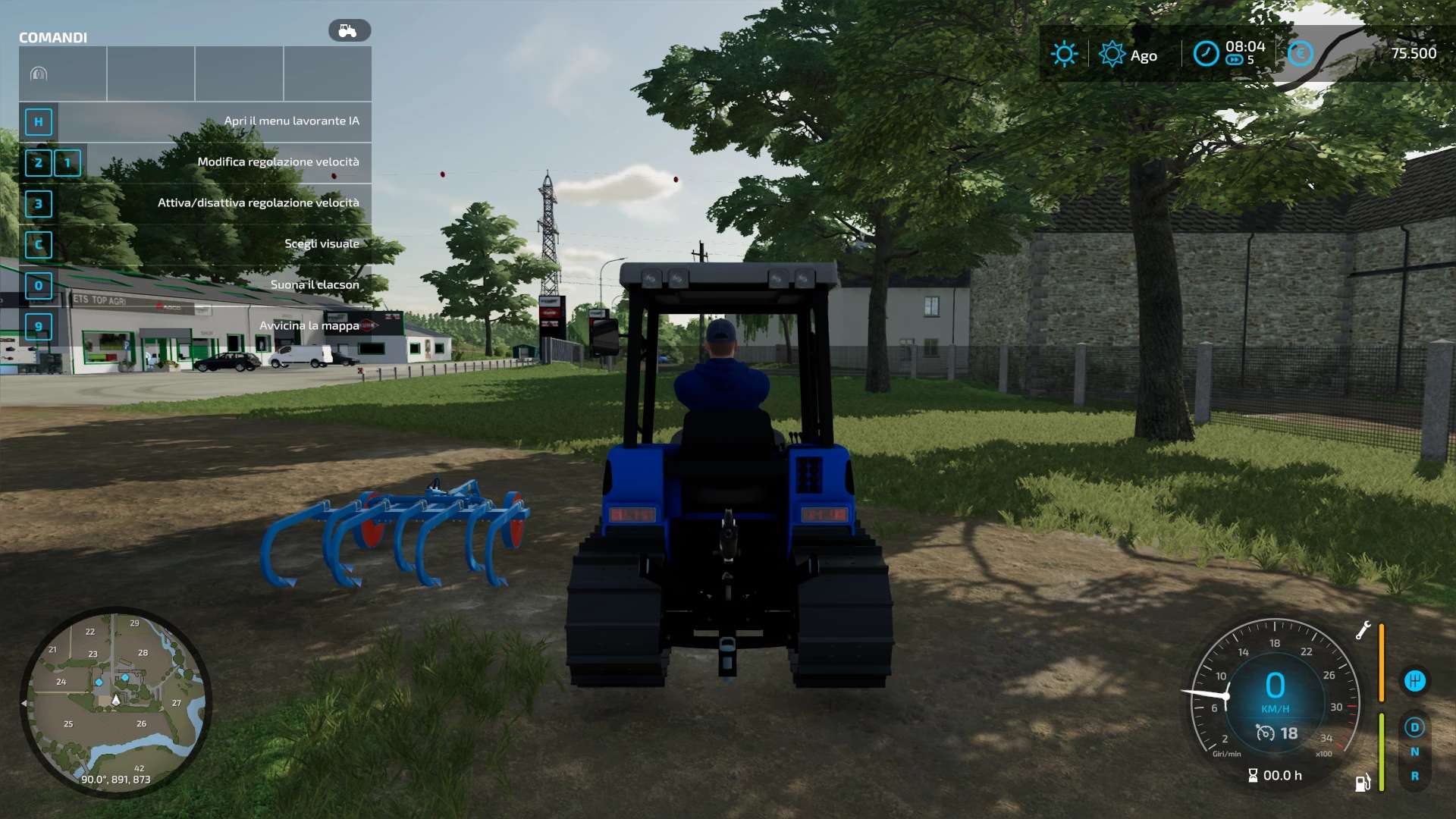Click the sun weather icon in the top bar
Screen dimensions: 1456x819
(1064, 54)
